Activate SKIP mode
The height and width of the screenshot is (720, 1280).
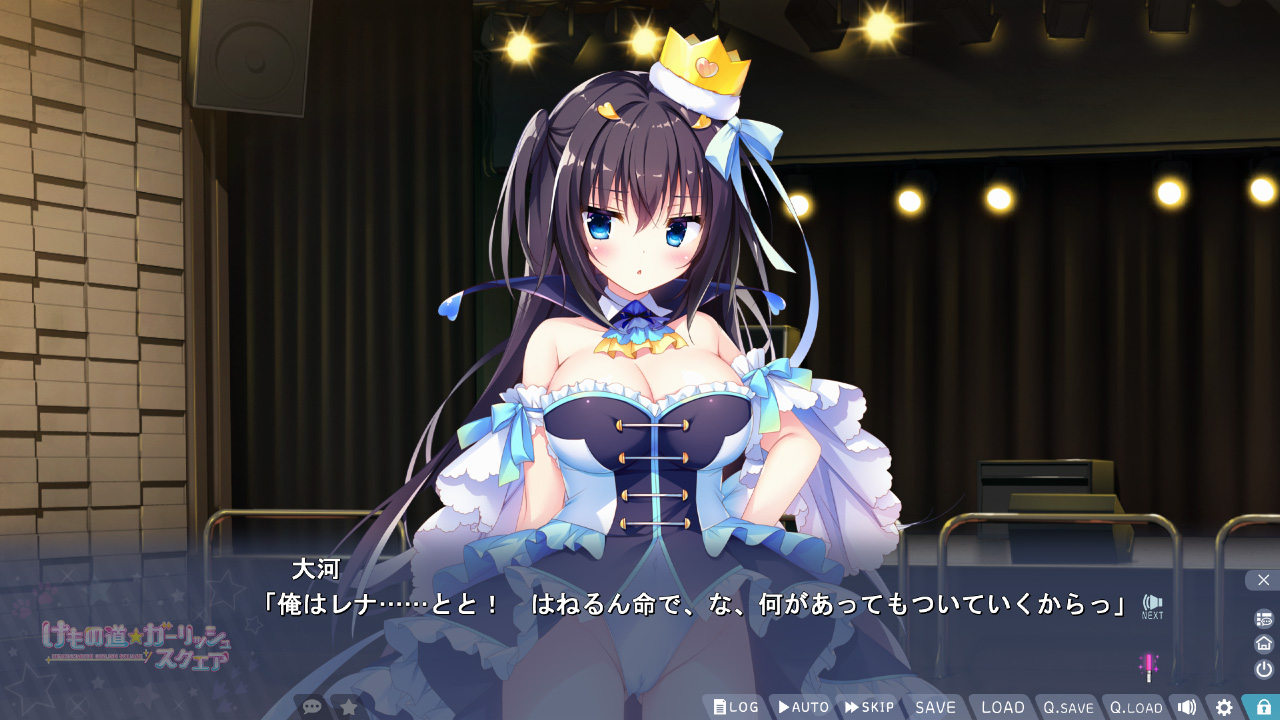[x=869, y=707]
